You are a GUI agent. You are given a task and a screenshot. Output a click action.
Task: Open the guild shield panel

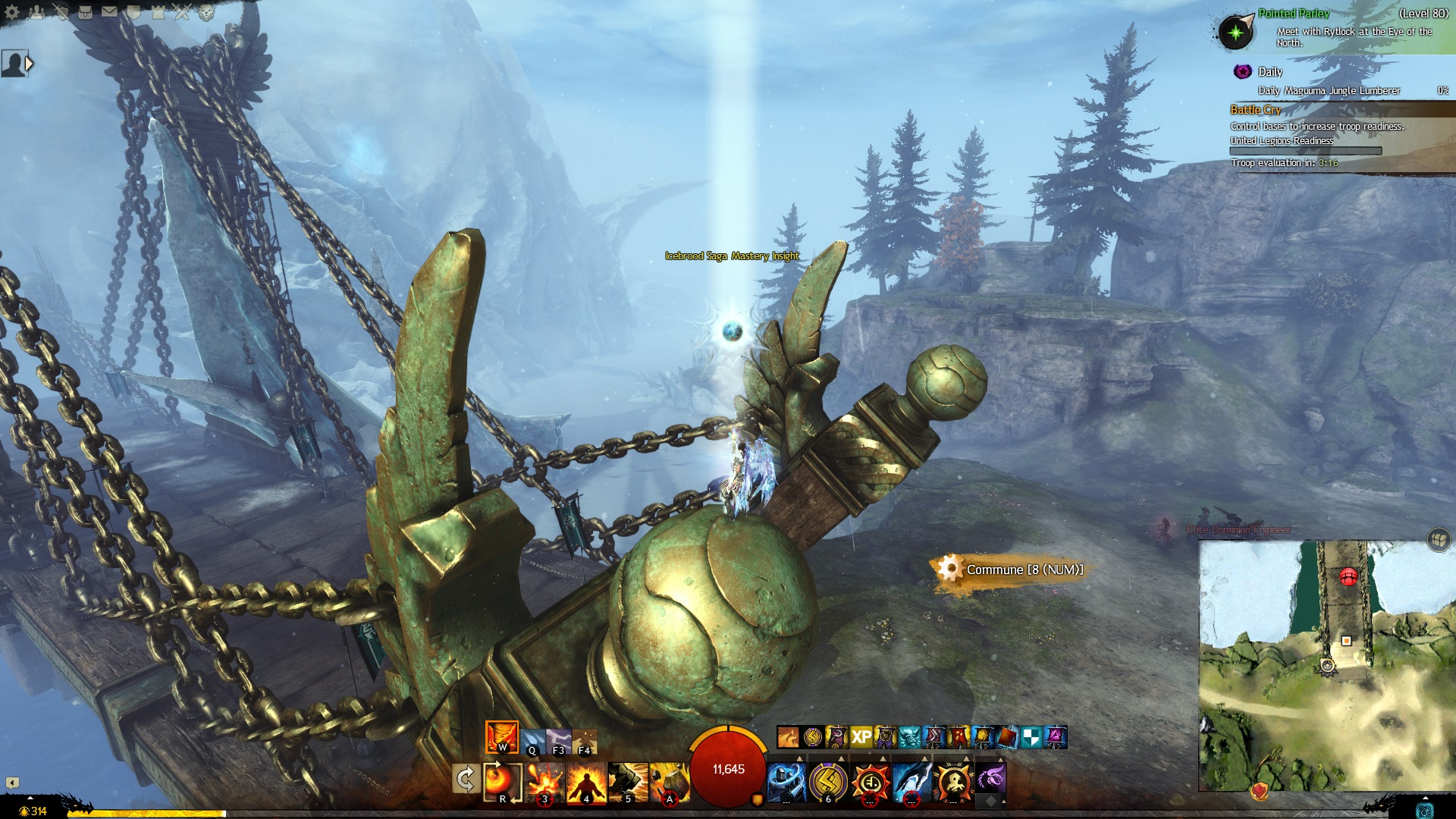tap(133, 12)
